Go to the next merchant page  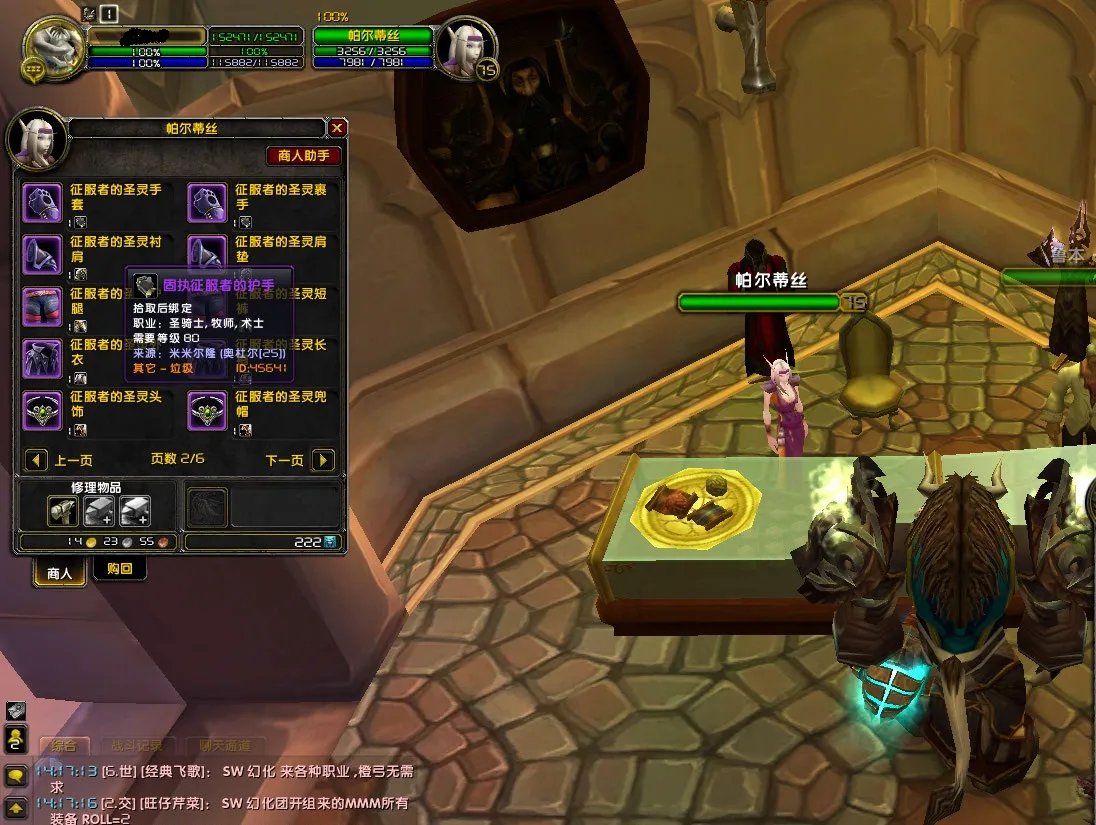point(323,460)
